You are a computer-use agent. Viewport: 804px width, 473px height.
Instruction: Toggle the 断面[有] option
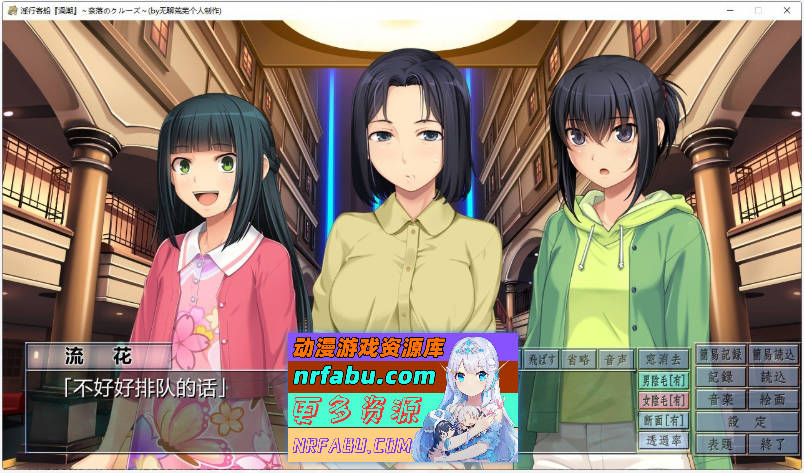pyautogui.click(x=663, y=420)
